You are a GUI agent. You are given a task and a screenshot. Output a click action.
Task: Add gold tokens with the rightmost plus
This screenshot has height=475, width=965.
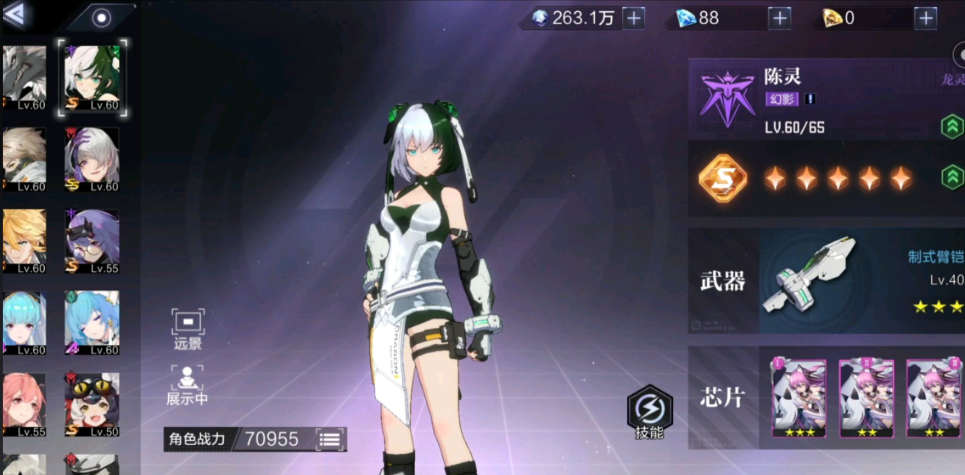(925, 18)
